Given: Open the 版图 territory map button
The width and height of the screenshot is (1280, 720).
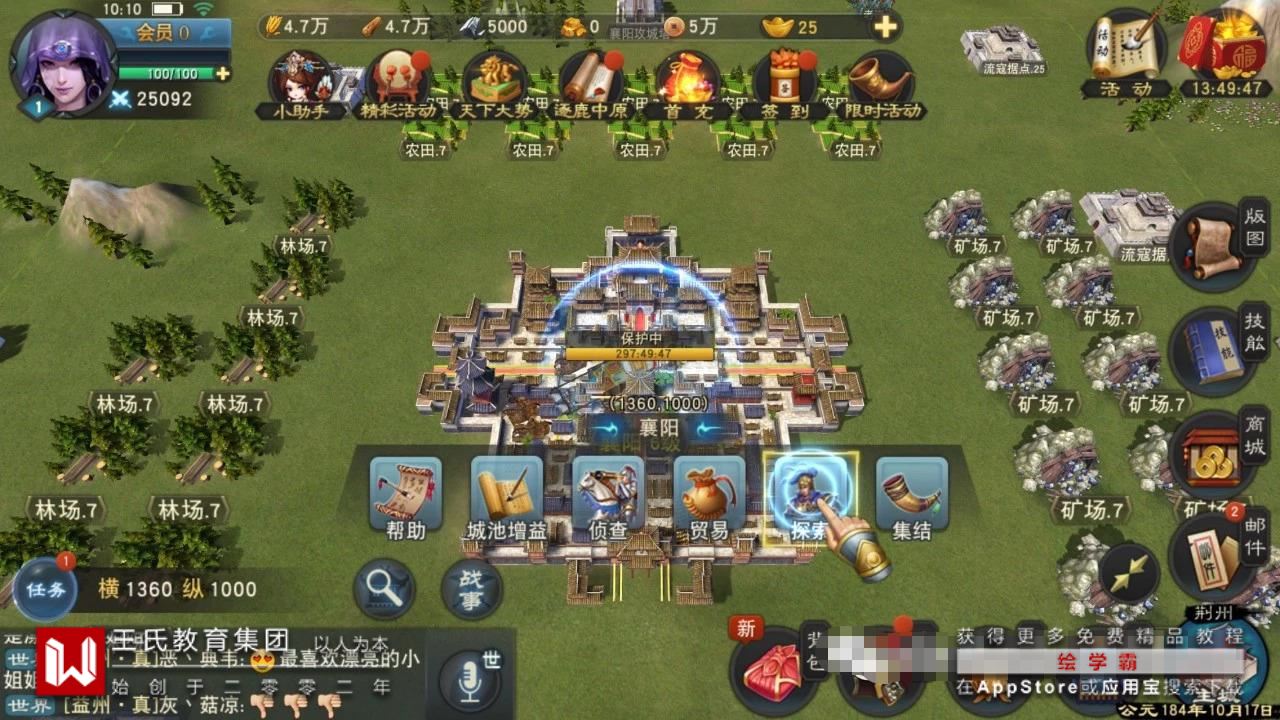Looking at the screenshot, I should coord(1214,245).
